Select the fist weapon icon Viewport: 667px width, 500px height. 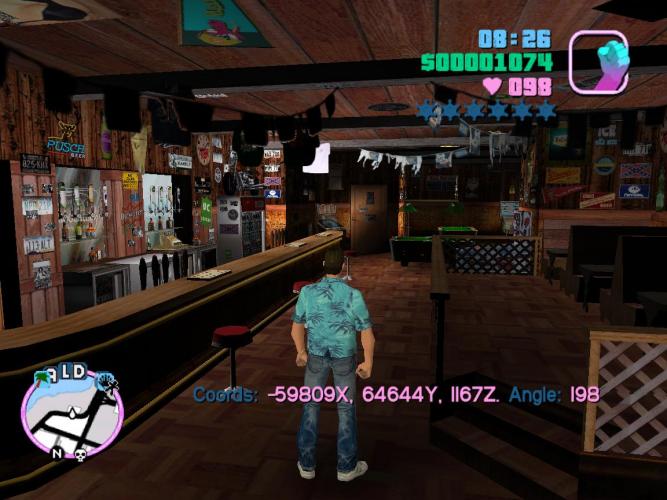(598, 61)
